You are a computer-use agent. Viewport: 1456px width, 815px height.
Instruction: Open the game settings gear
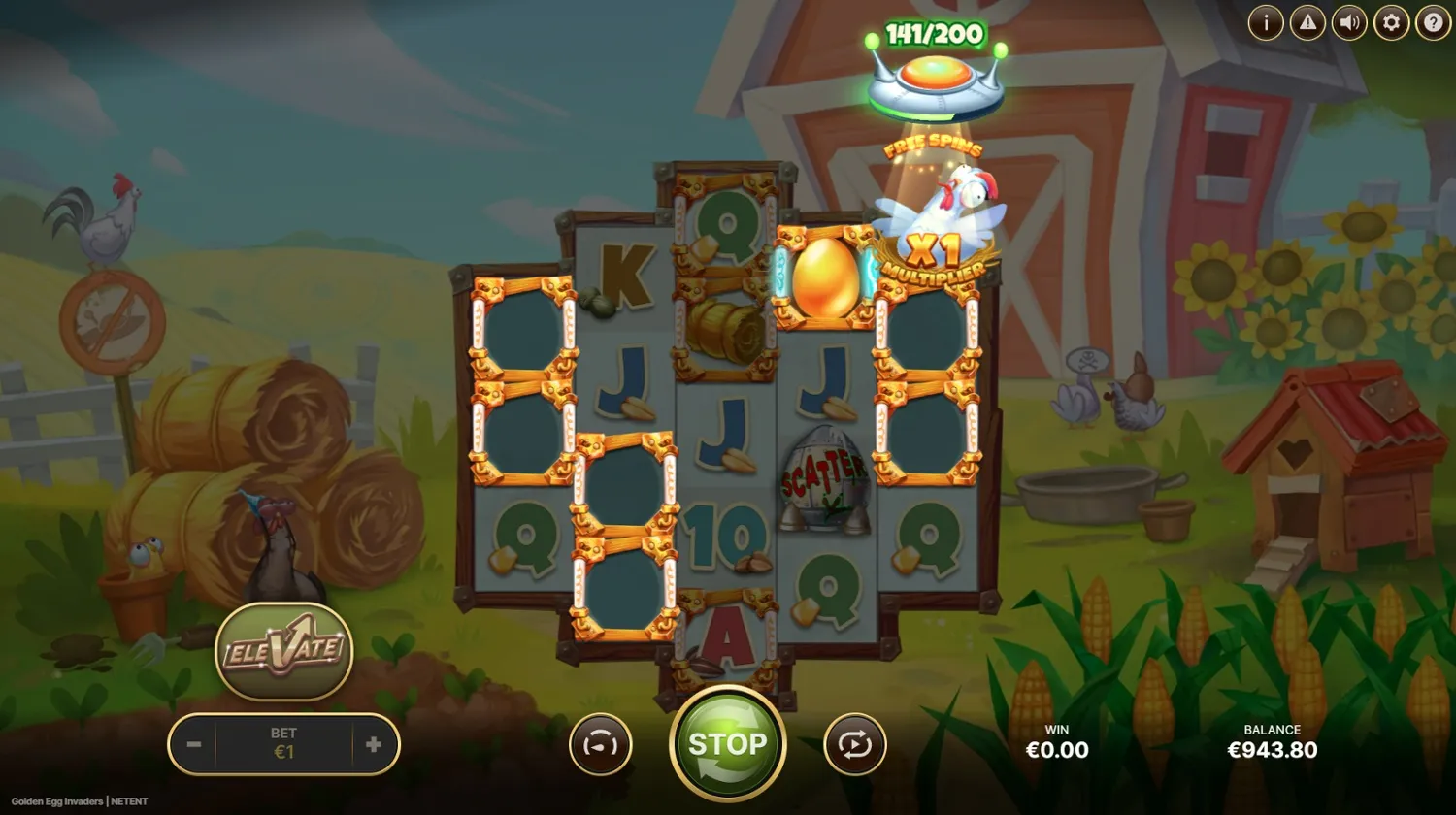click(x=1390, y=22)
